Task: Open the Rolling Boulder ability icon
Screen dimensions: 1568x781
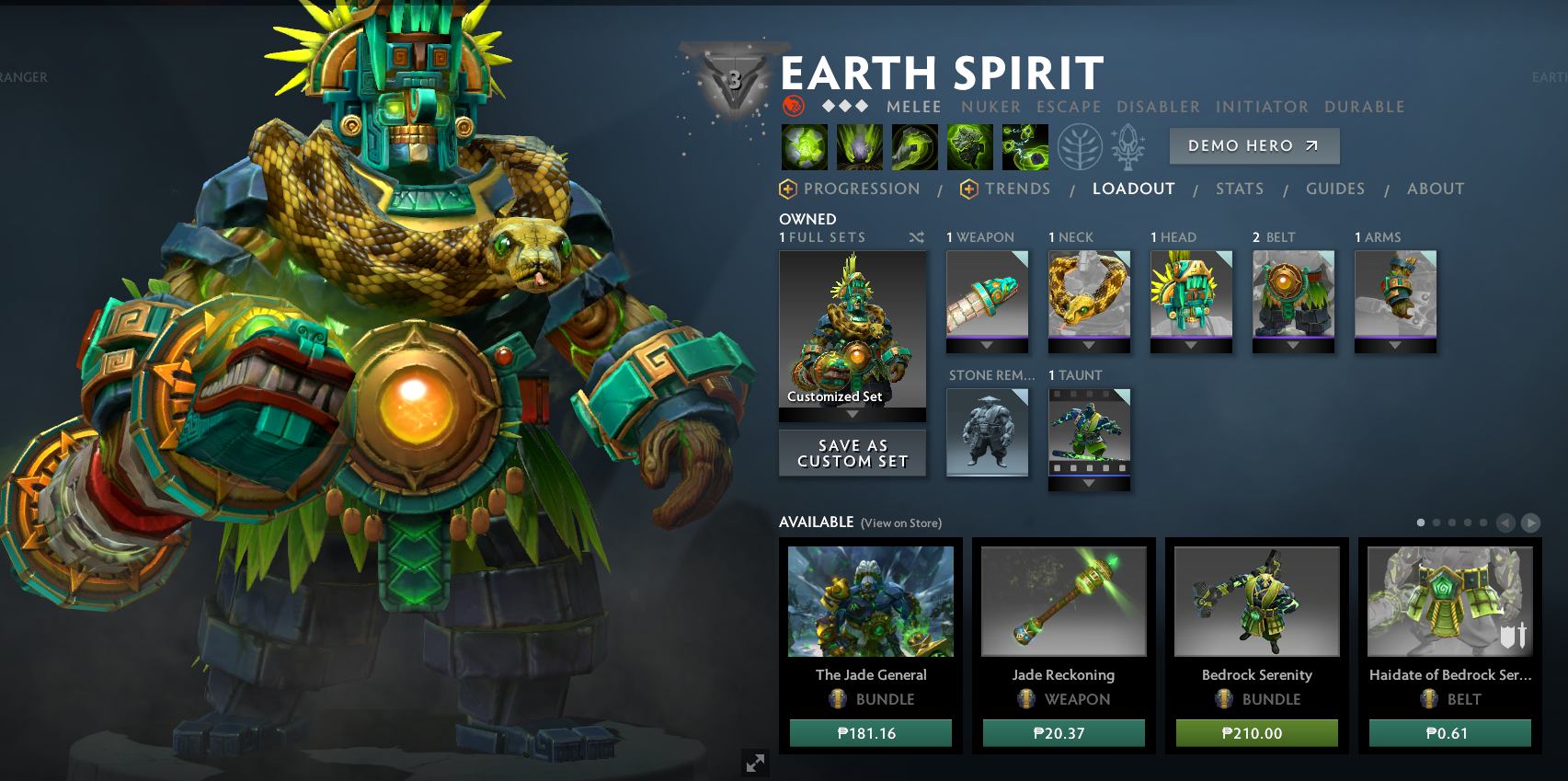Action: tap(859, 147)
